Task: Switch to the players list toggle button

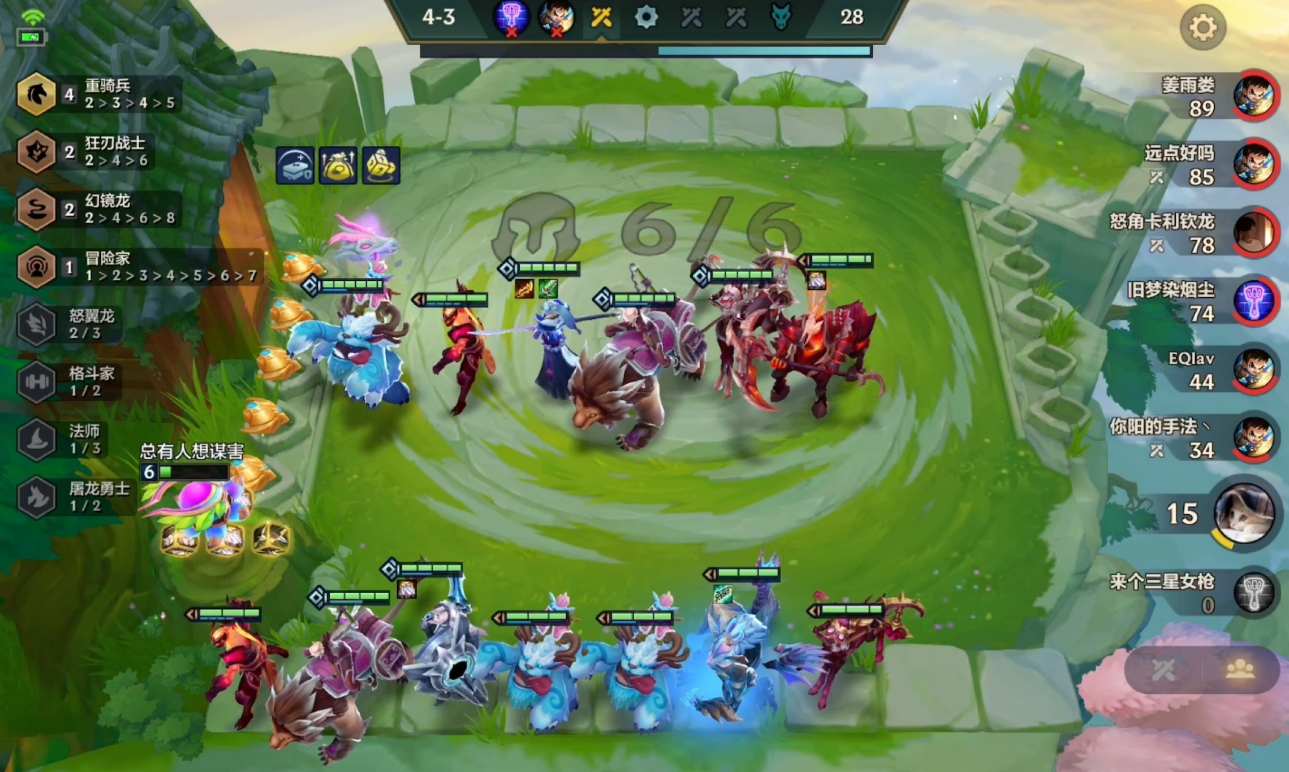Action: tap(1240, 670)
